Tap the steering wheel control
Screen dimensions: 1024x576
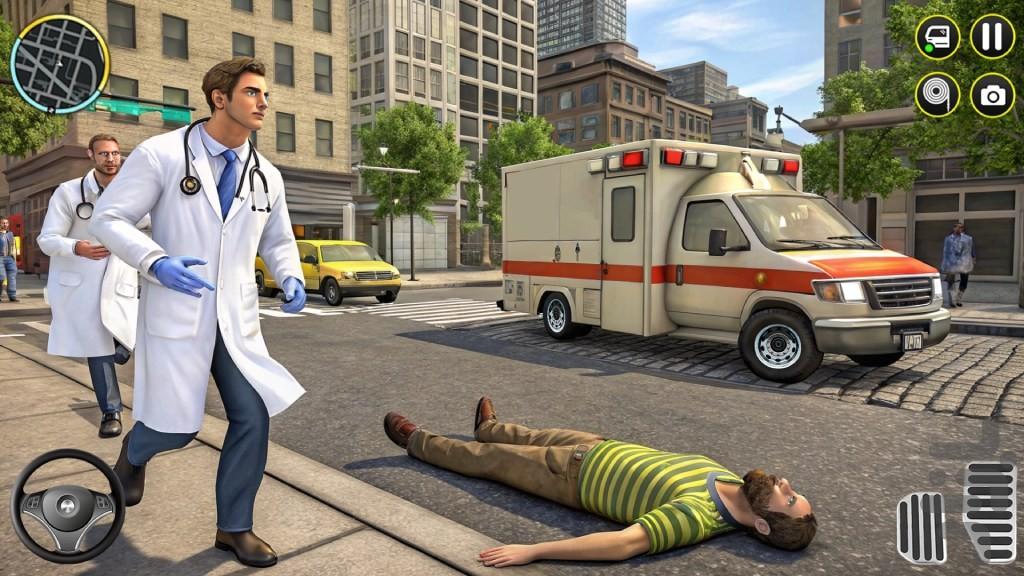pyautogui.click(x=67, y=505)
